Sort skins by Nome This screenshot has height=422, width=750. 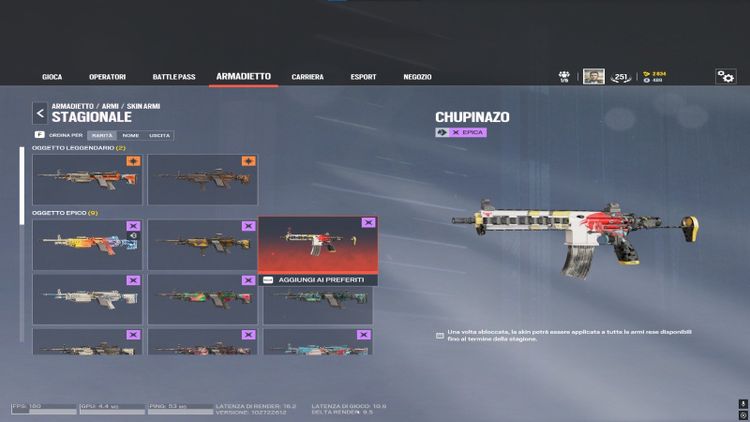coord(130,135)
